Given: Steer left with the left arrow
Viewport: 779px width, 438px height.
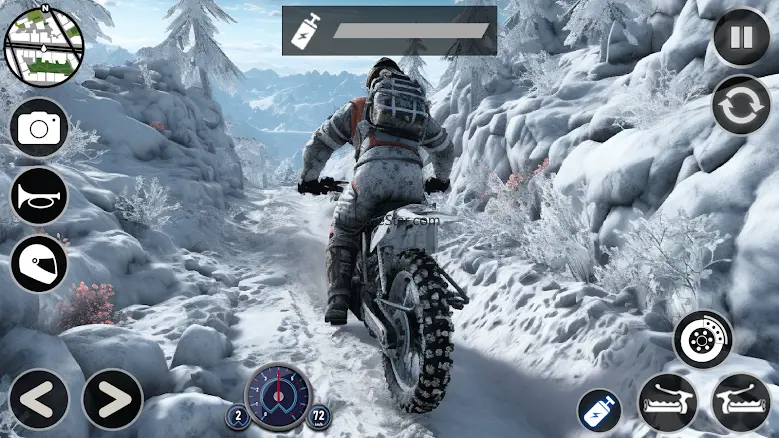Looking at the screenshot, I should click(x=38, y=400).
